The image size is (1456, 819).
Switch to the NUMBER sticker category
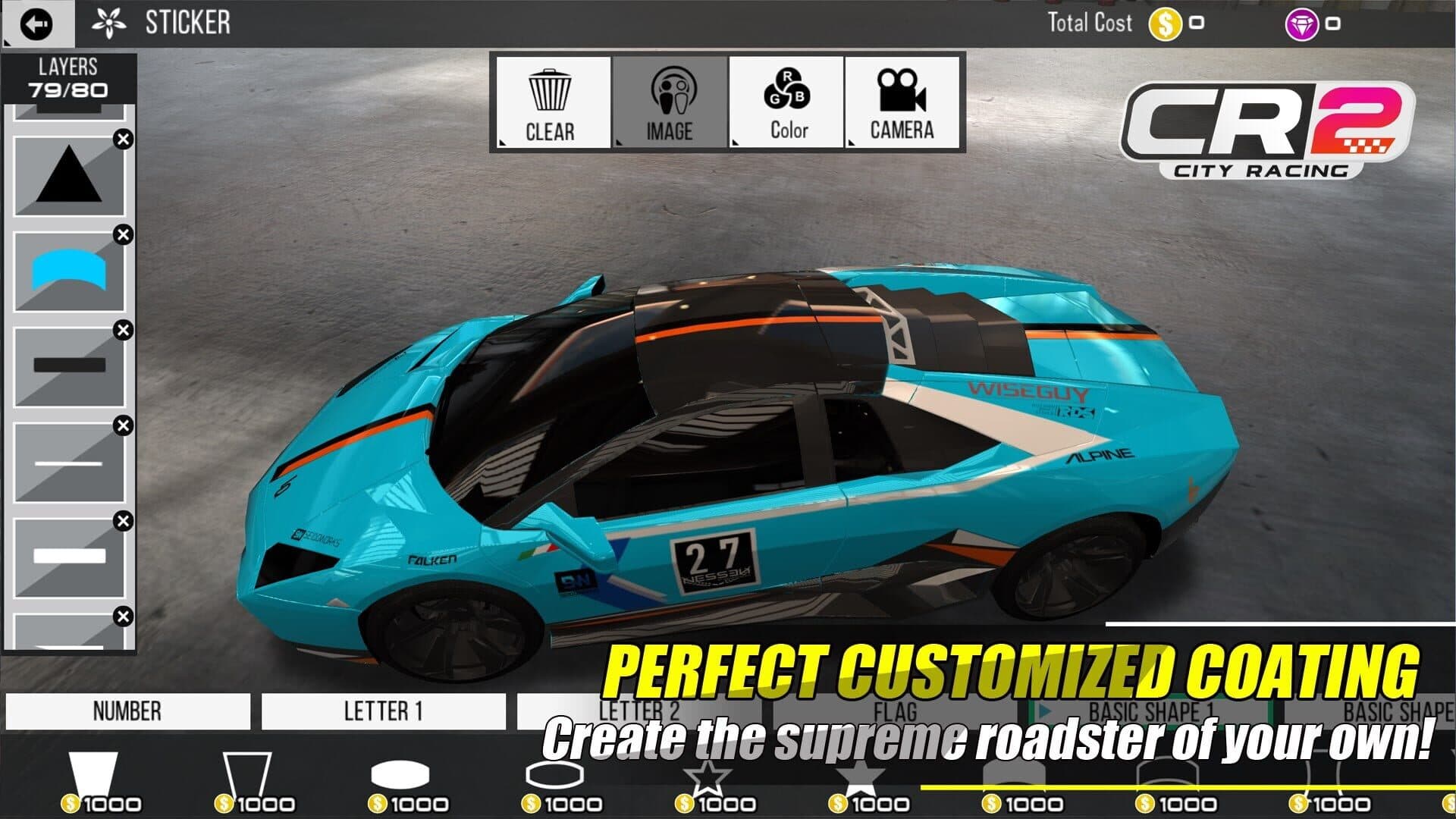(127, 711)
